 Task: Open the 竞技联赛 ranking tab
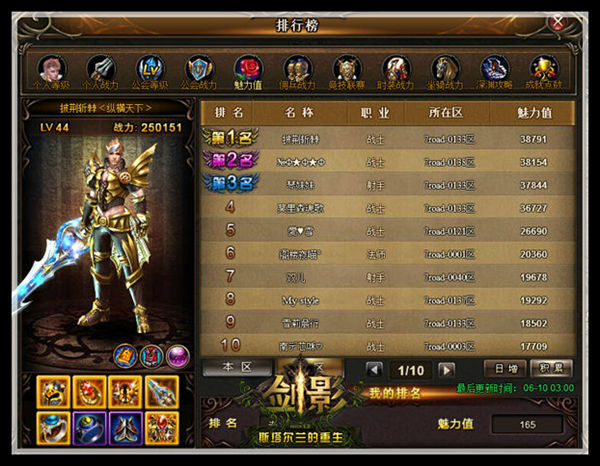pos(346,70)
